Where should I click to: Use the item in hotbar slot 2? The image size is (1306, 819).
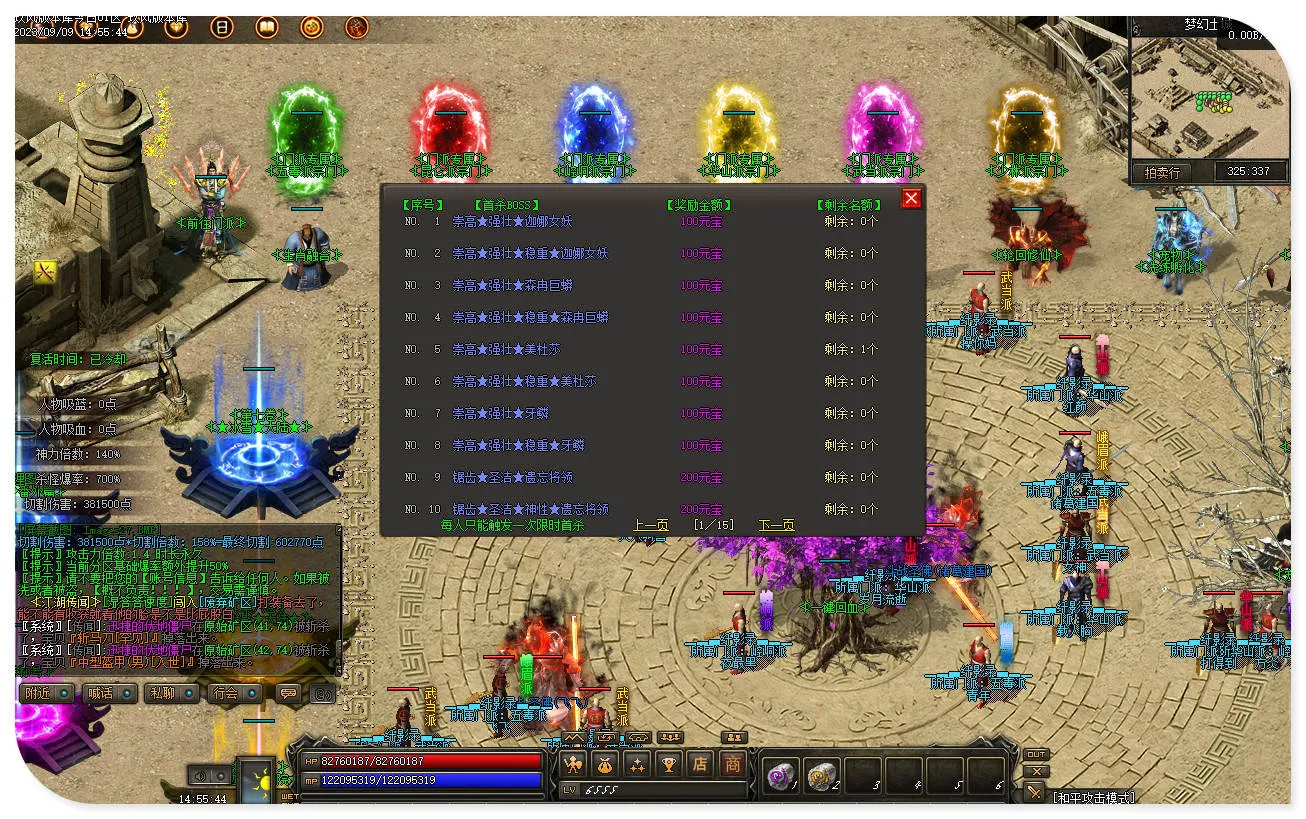(x=822, y=776)
